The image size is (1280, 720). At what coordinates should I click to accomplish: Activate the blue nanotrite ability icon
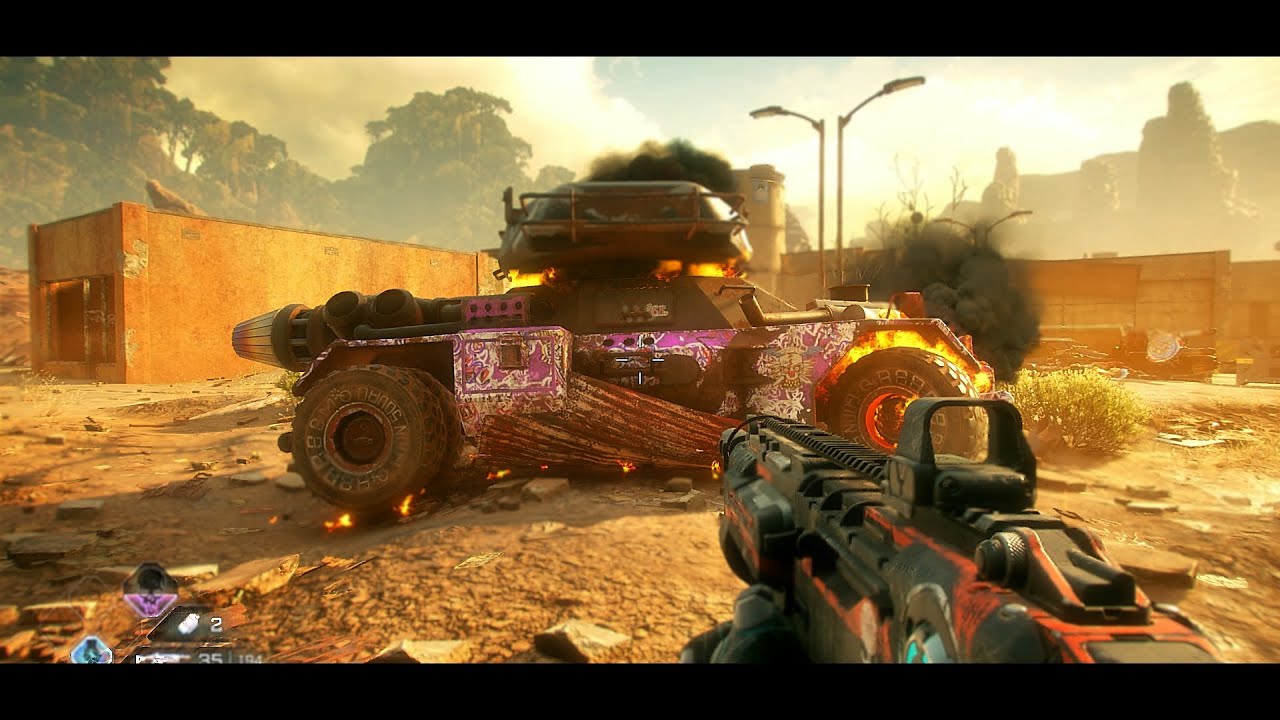pyautogui.click(x=91, y=651)
